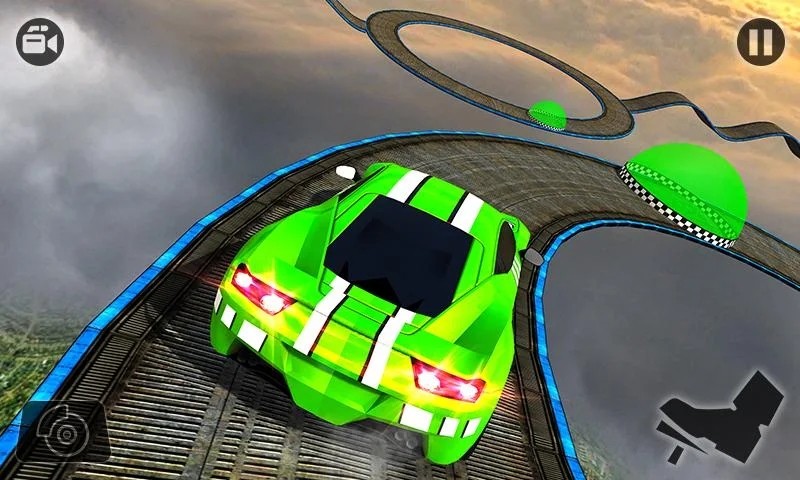Pause the game with the pause button

pos(760,42)
